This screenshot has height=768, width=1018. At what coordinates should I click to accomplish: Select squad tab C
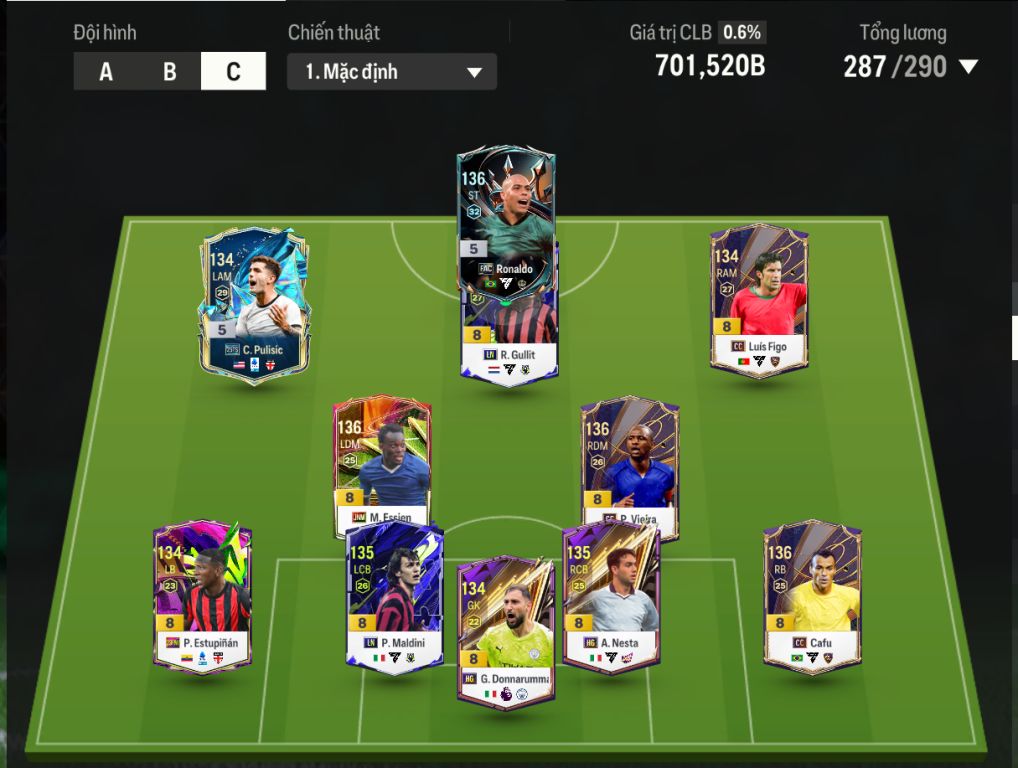[233, 72]
